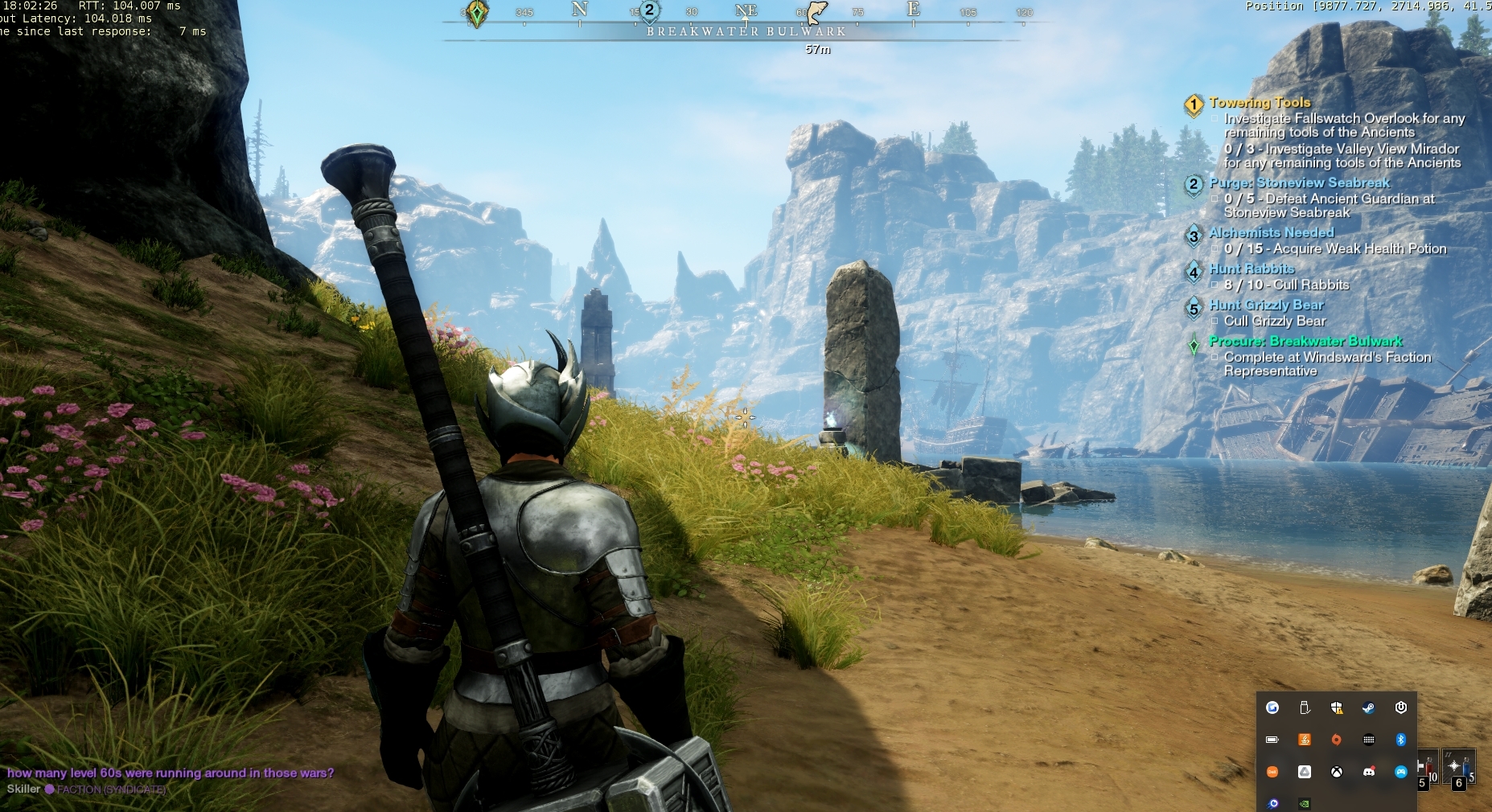
Task: Choose the Hunt Rabbits quest entry
Action: click(1252, 269)
